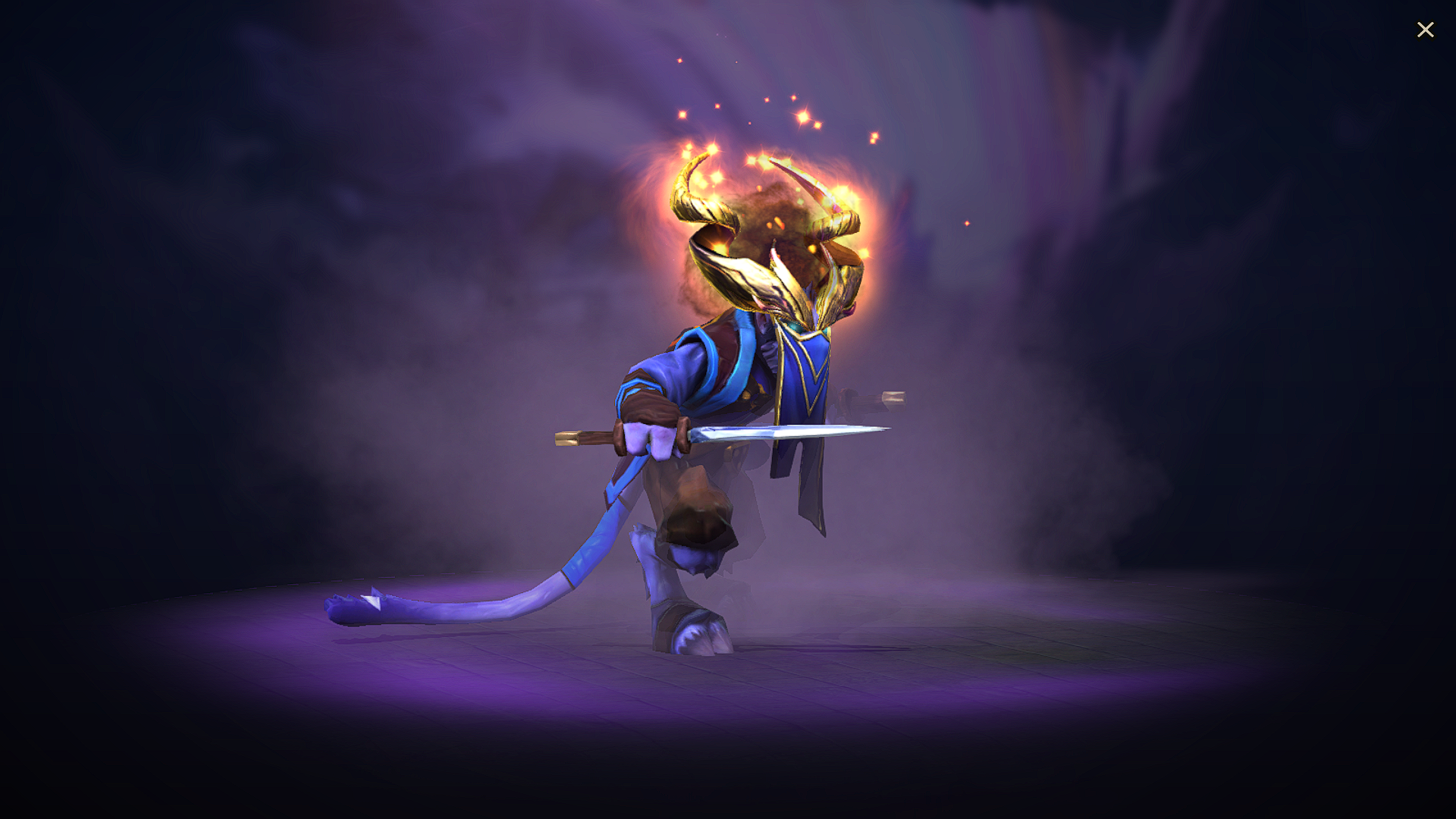Close the item preview window
Image resolution: width=1456 pixels, height=819 pixels.
1426,30
